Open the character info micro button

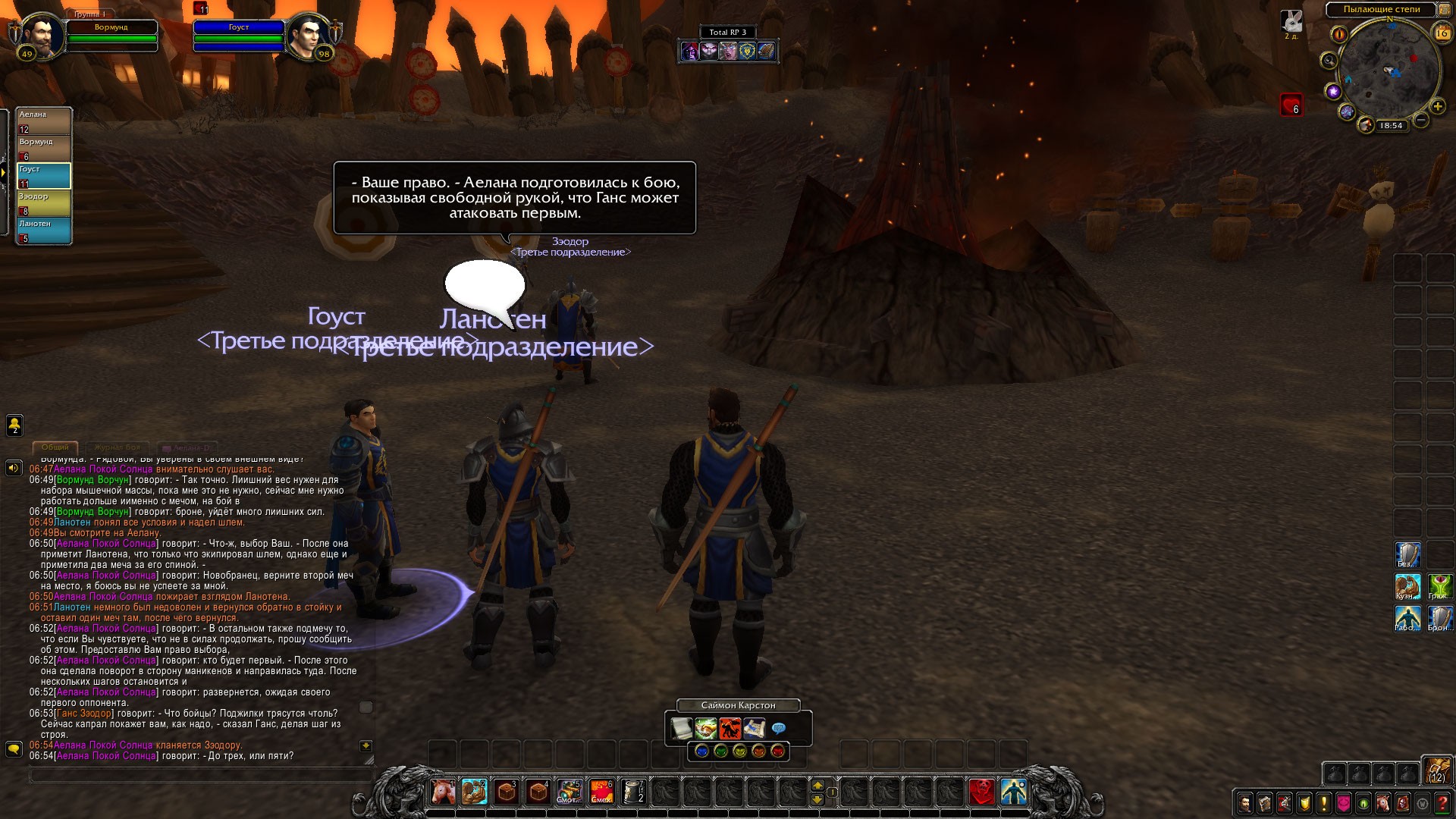tap(1245, 802)
